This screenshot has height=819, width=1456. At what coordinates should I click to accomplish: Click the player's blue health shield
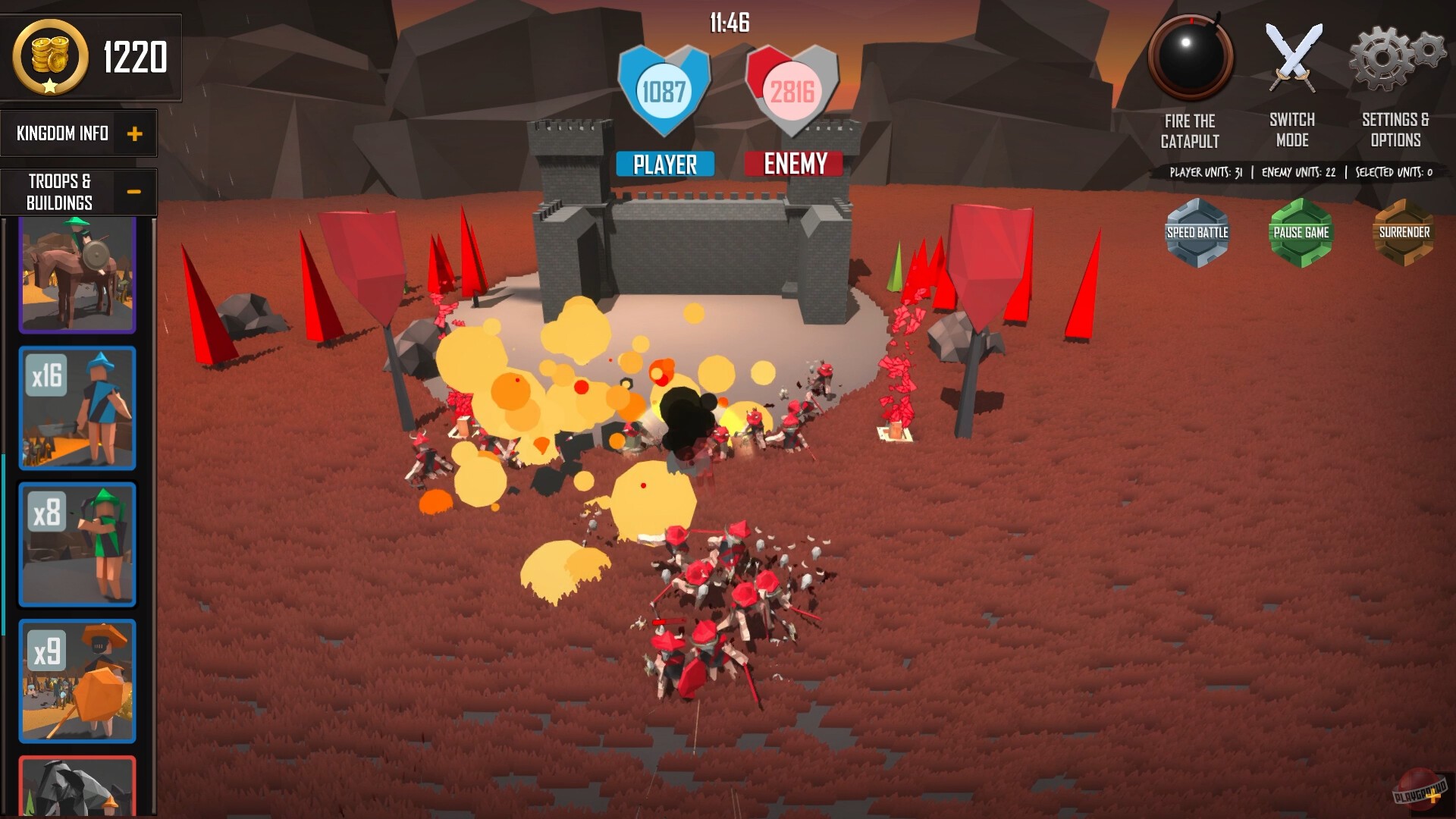click(663, 89)
